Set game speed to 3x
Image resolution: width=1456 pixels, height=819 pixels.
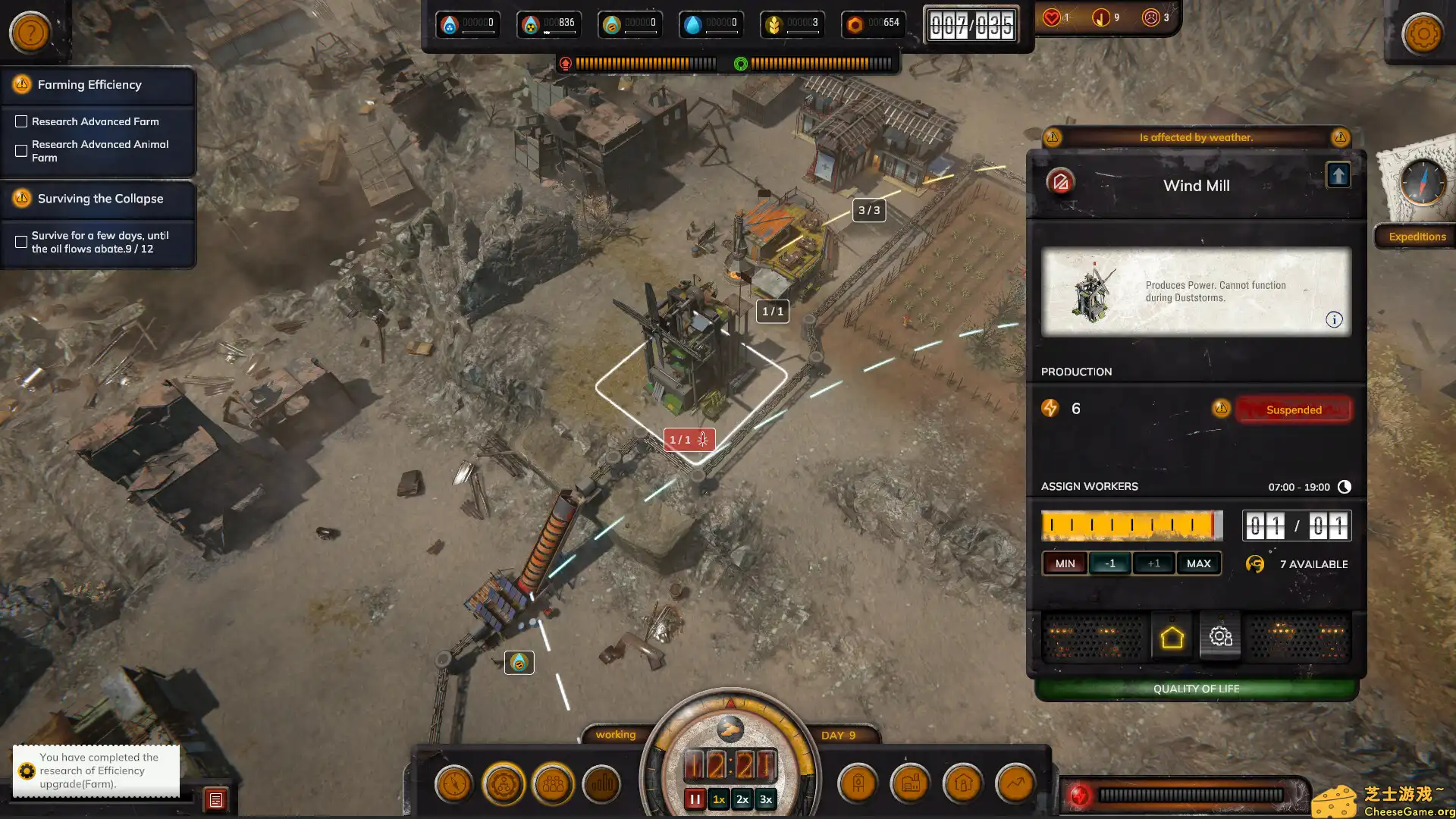click(x=766, y=799)
